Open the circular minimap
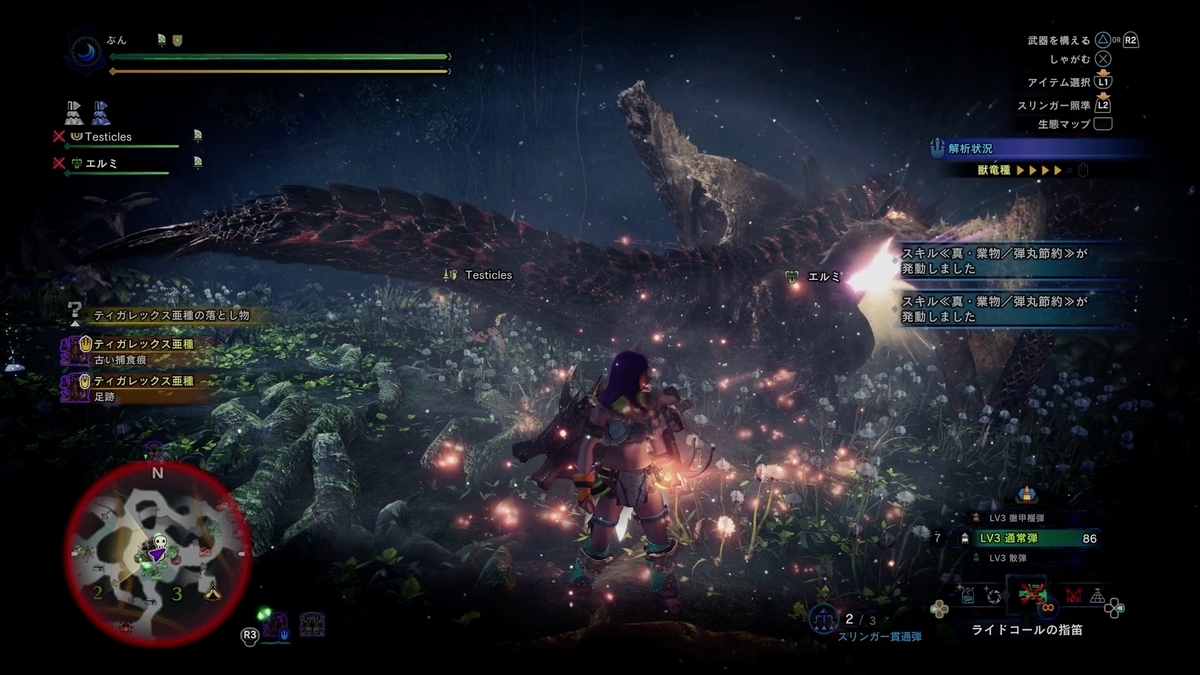Viewport: 1200px width, 675px height. [157, 552]
